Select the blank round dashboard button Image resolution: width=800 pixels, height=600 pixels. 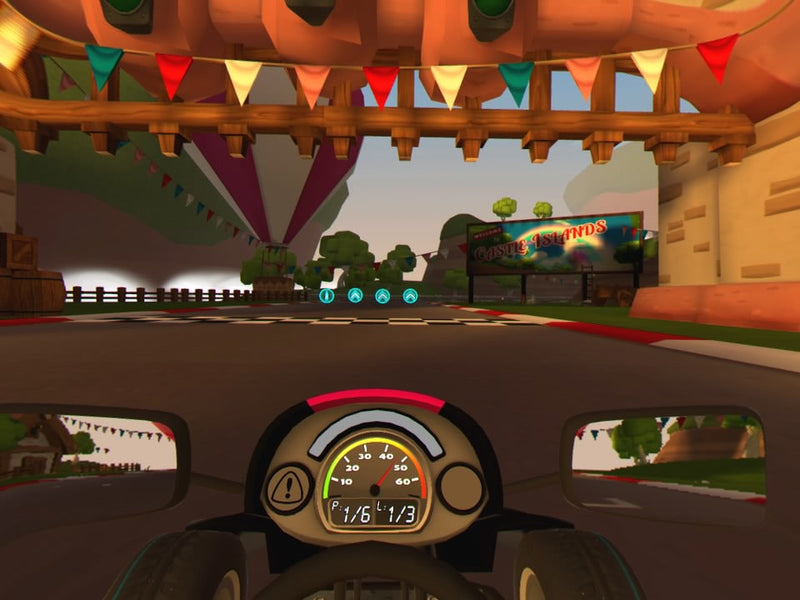[460, 488]
